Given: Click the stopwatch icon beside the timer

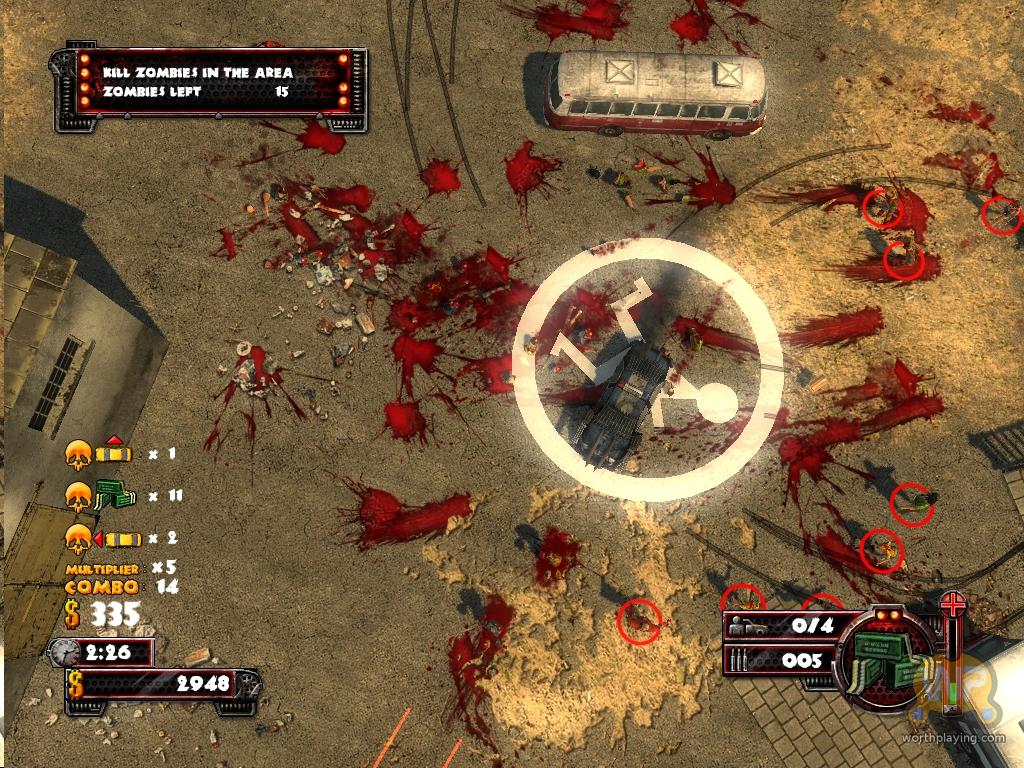Looking at the screenshot, I should pyautogui.click(x=64, y=652).
